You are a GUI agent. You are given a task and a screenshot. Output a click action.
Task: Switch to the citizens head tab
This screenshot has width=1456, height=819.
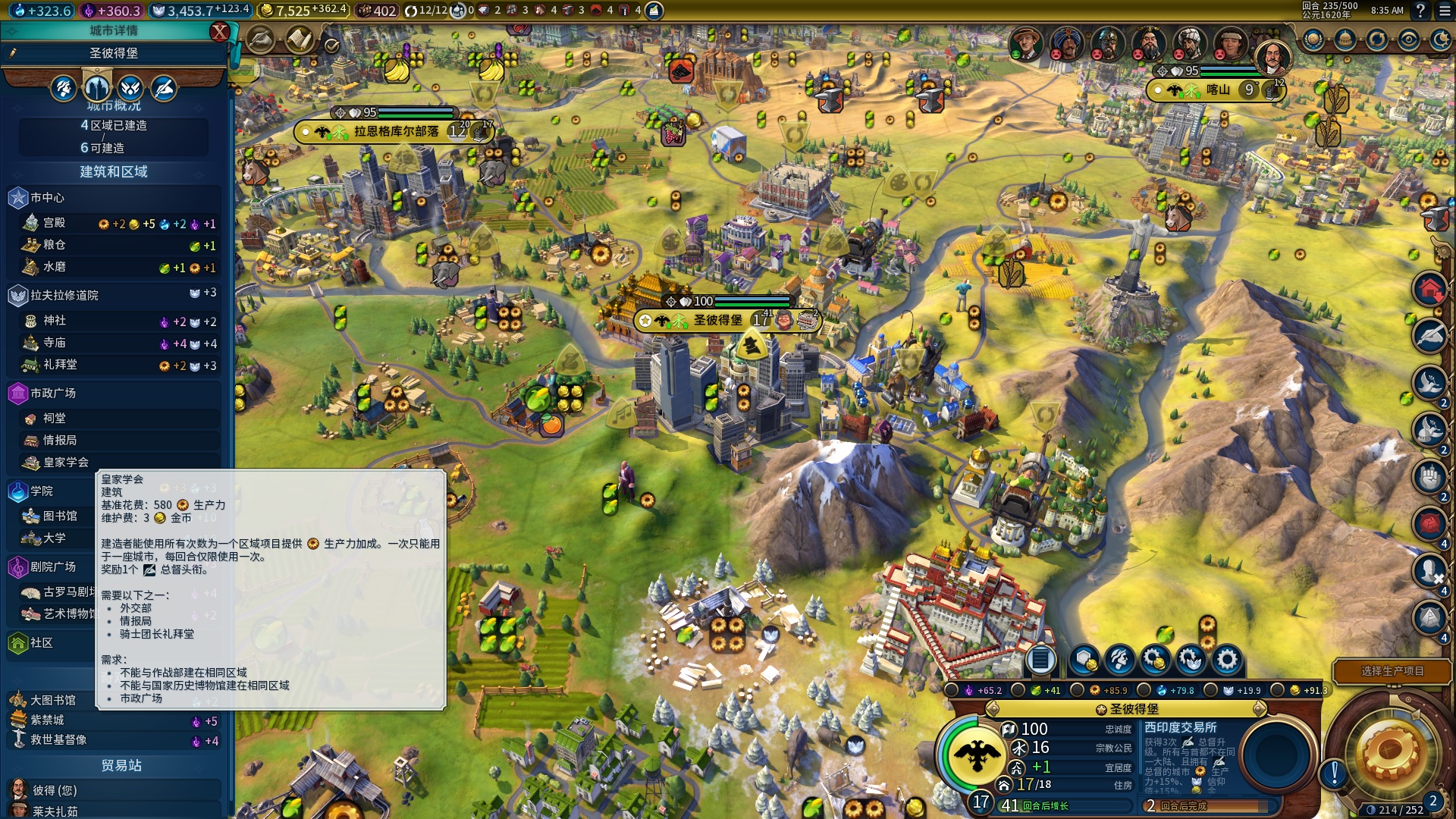point(64,89)
